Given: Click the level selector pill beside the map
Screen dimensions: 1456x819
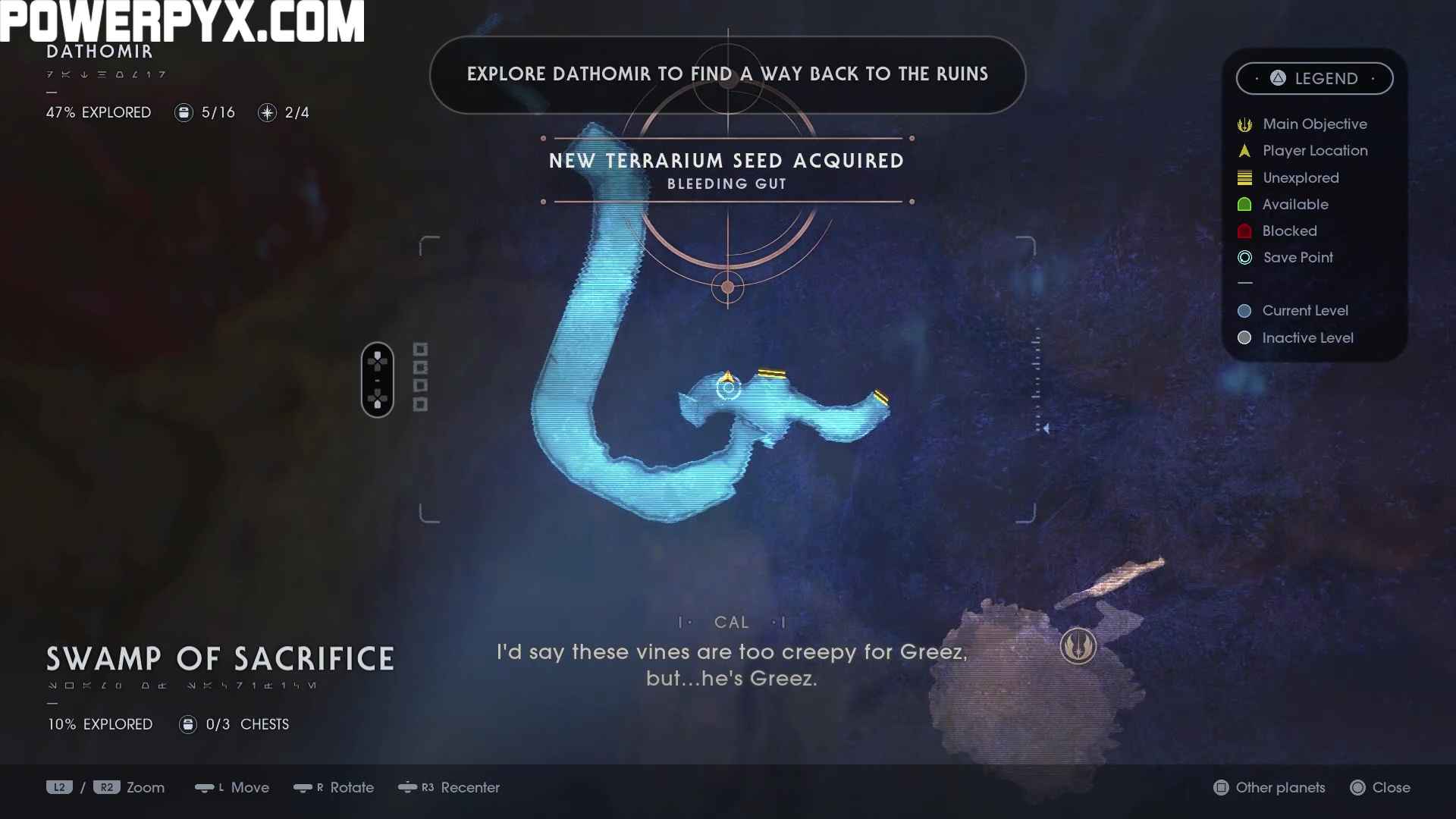Looking at the screenshot, I should [x=378, y=380].
